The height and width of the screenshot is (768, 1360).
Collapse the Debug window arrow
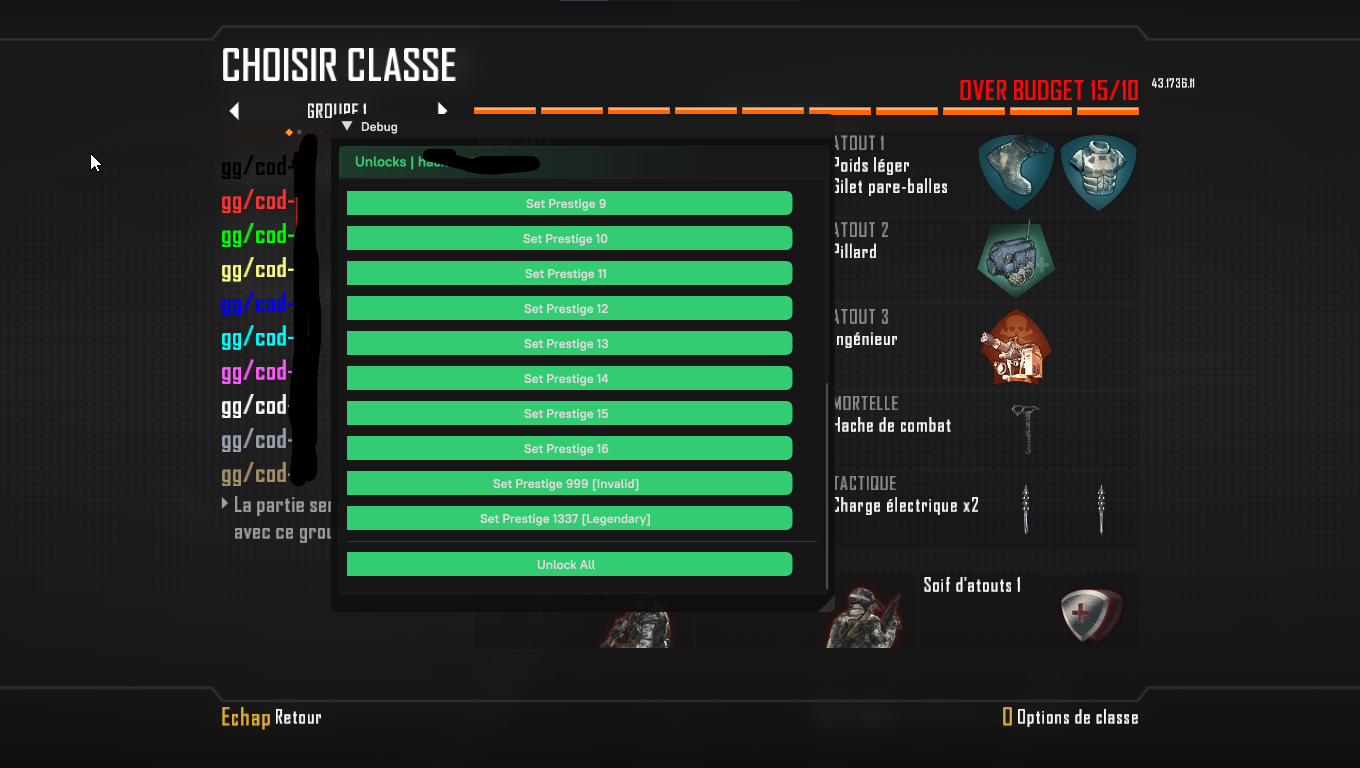tap(347, 127)
